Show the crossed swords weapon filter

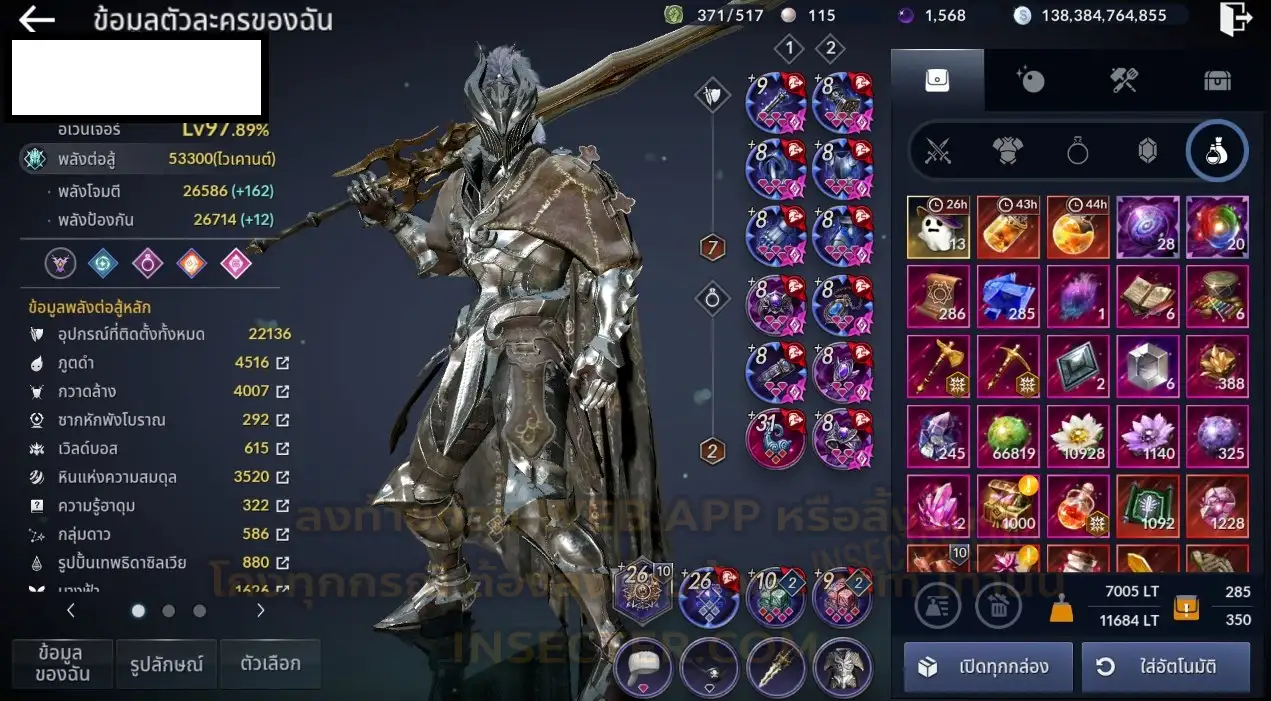coord(937,151)
